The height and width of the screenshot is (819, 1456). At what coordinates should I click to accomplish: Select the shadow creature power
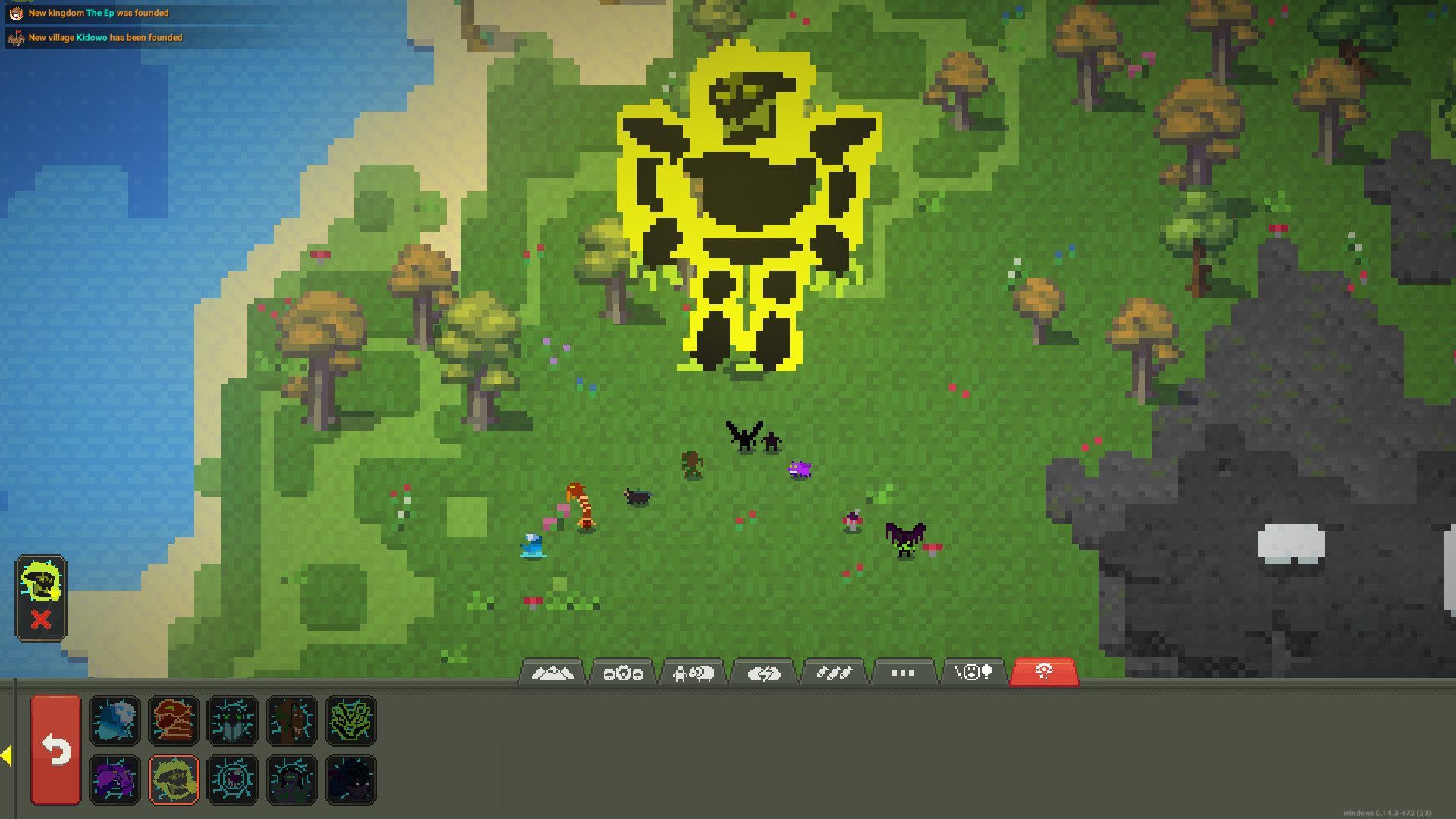350,780
